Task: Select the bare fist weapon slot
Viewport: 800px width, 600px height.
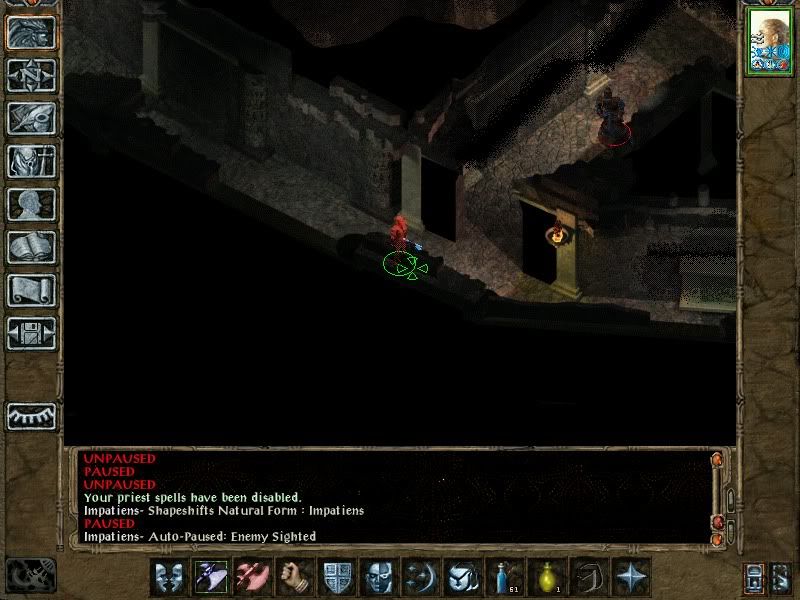Action: [297, 578]
